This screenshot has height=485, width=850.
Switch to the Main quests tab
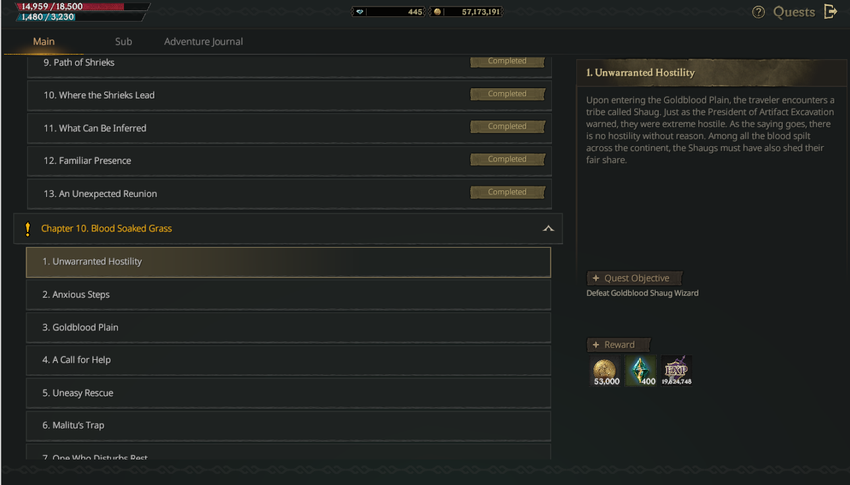(x=44, y=42)
